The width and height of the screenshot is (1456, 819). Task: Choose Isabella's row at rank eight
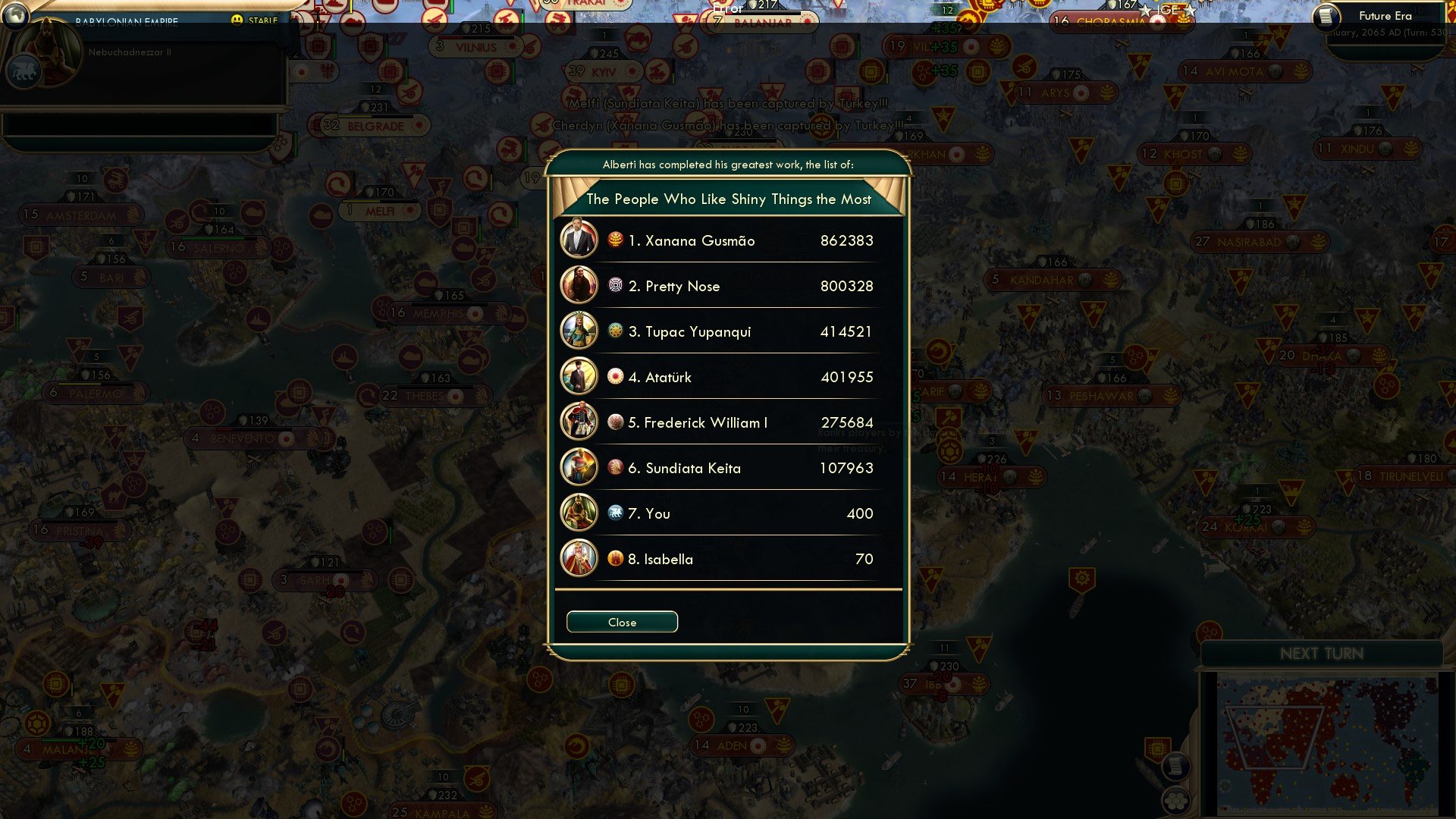pos(728,559)
